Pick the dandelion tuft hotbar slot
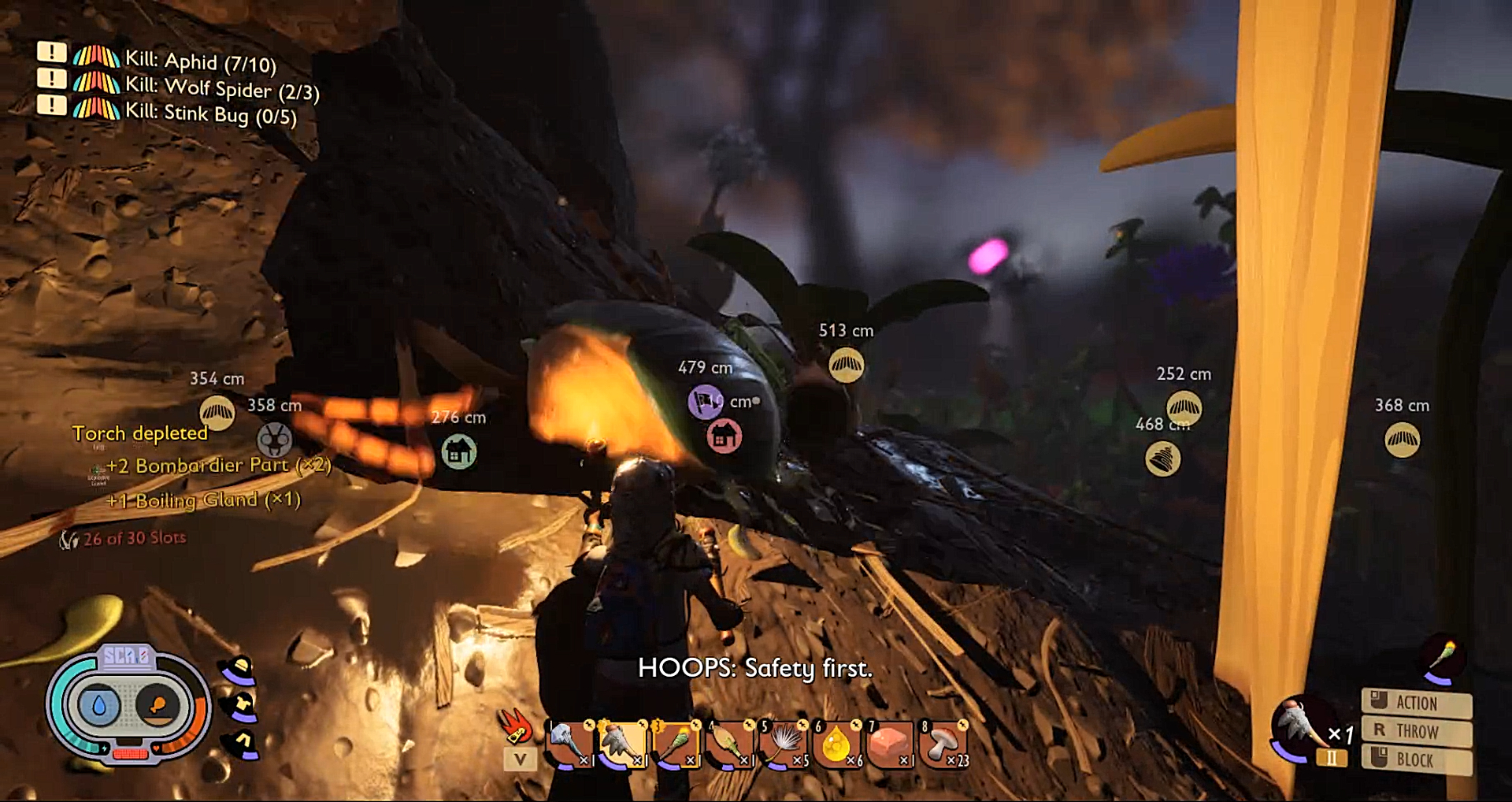1512x802 pixels. coord(782,744)
